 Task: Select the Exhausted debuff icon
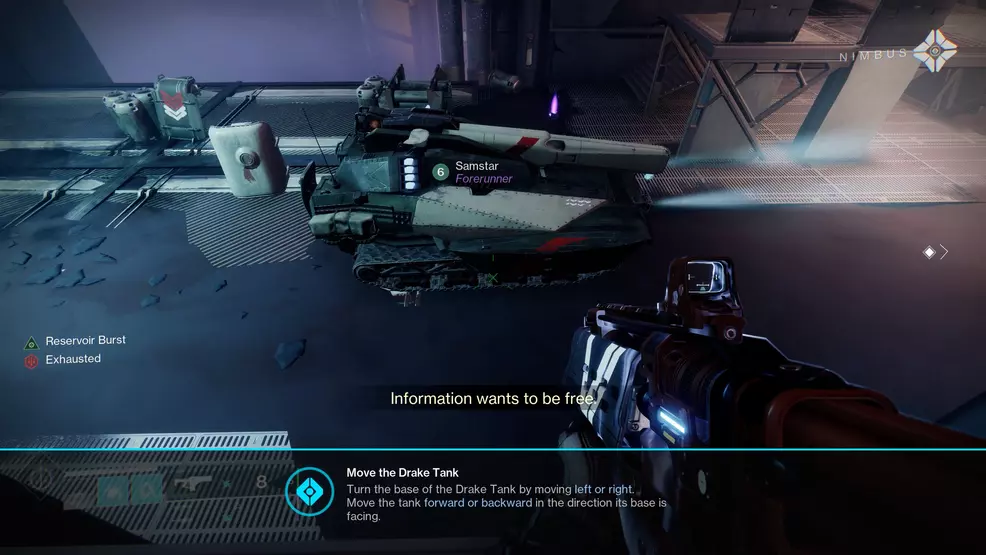pos(31,361)
